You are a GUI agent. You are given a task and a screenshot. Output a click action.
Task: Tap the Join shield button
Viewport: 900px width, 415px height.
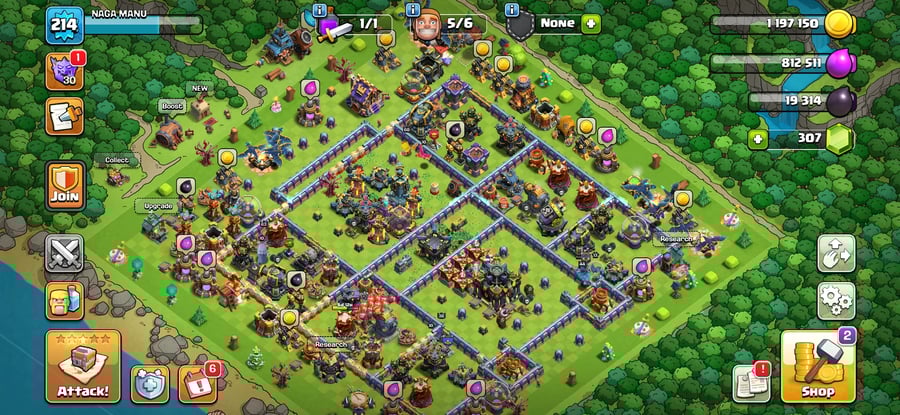64,185
